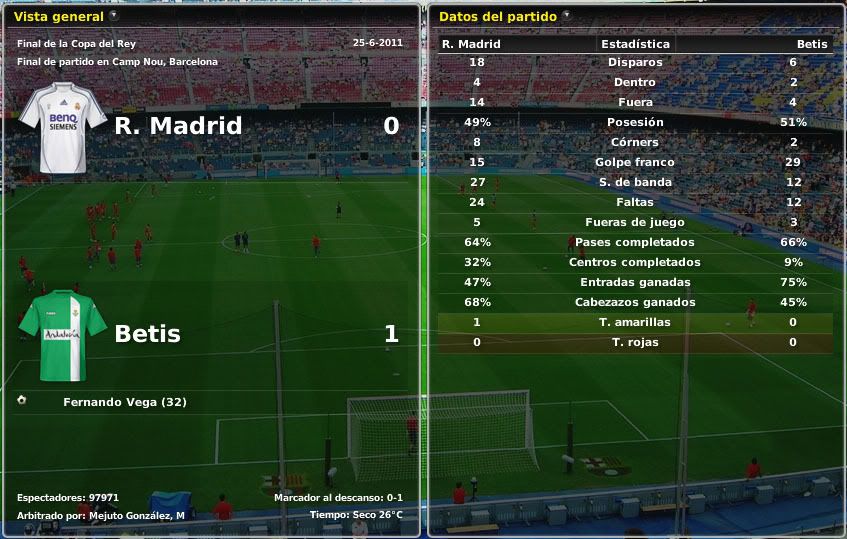Select the Betis team name
This screenshot has width=847, height=539.
148,334
